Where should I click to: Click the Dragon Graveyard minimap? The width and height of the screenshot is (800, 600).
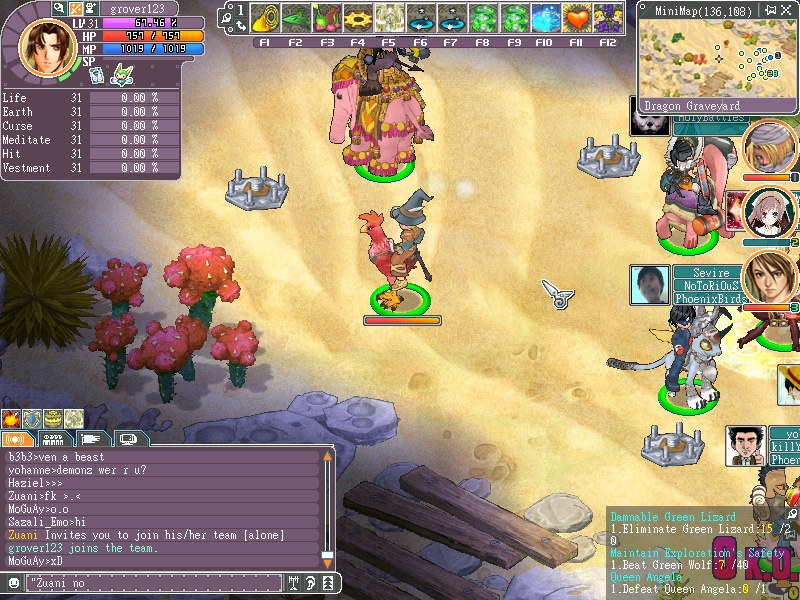716,58
